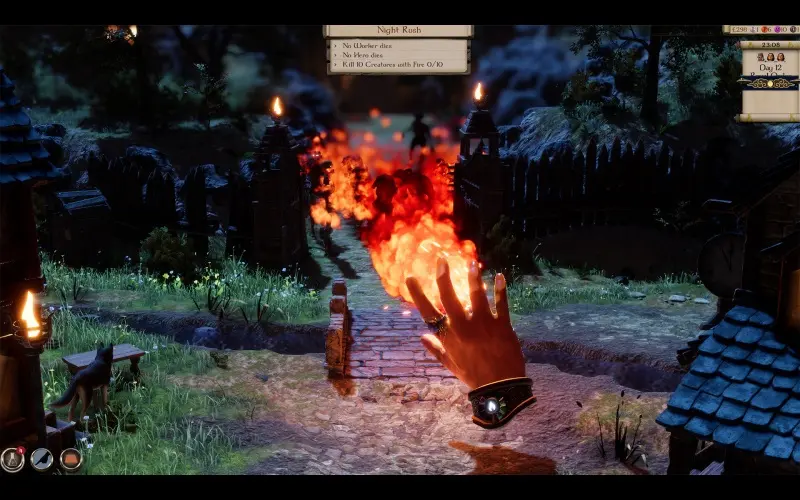Select the Kill 10 Creatures with Fire objective
The height and width of the screenshot is (500, 800).
(x=398, y=66)
